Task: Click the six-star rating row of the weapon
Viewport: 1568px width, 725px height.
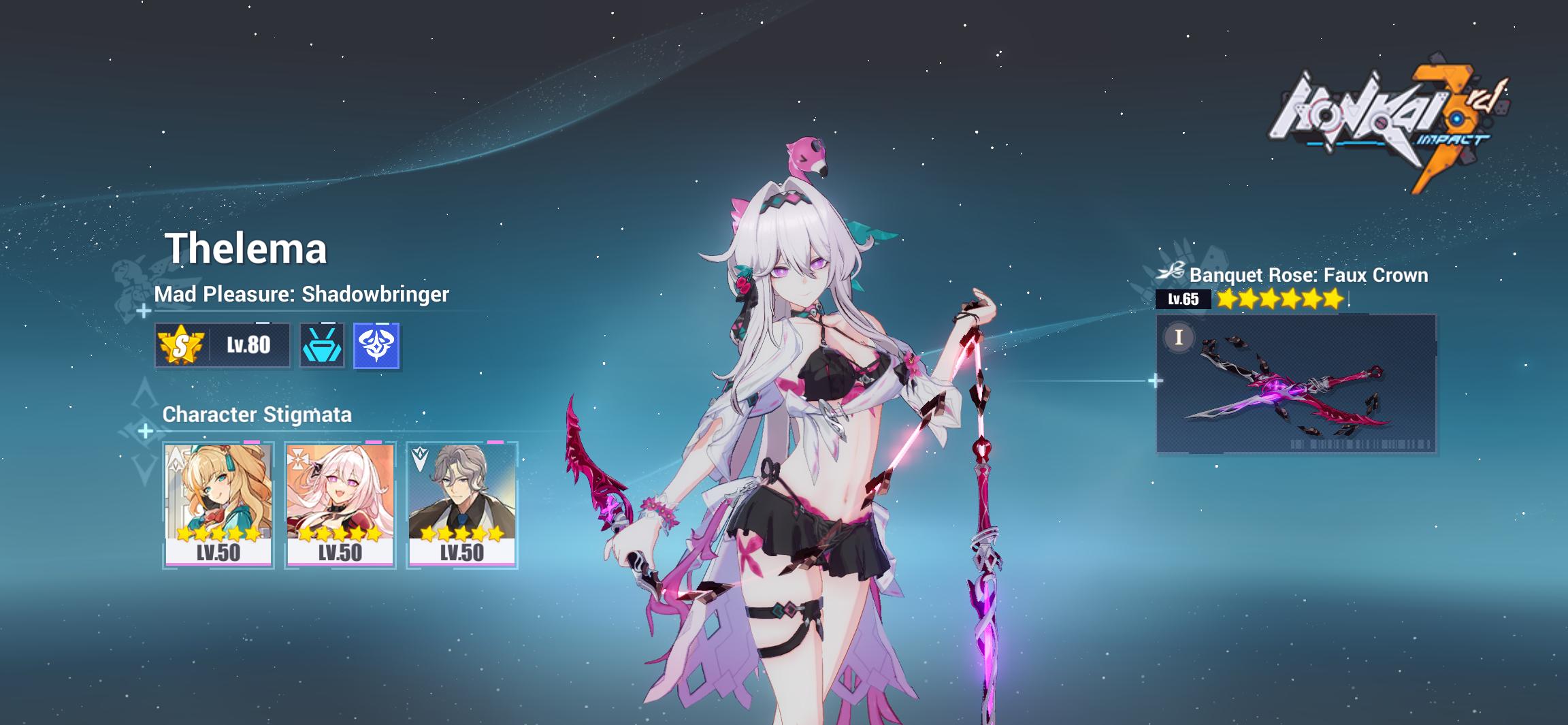Action: [x=1281, y=299]
